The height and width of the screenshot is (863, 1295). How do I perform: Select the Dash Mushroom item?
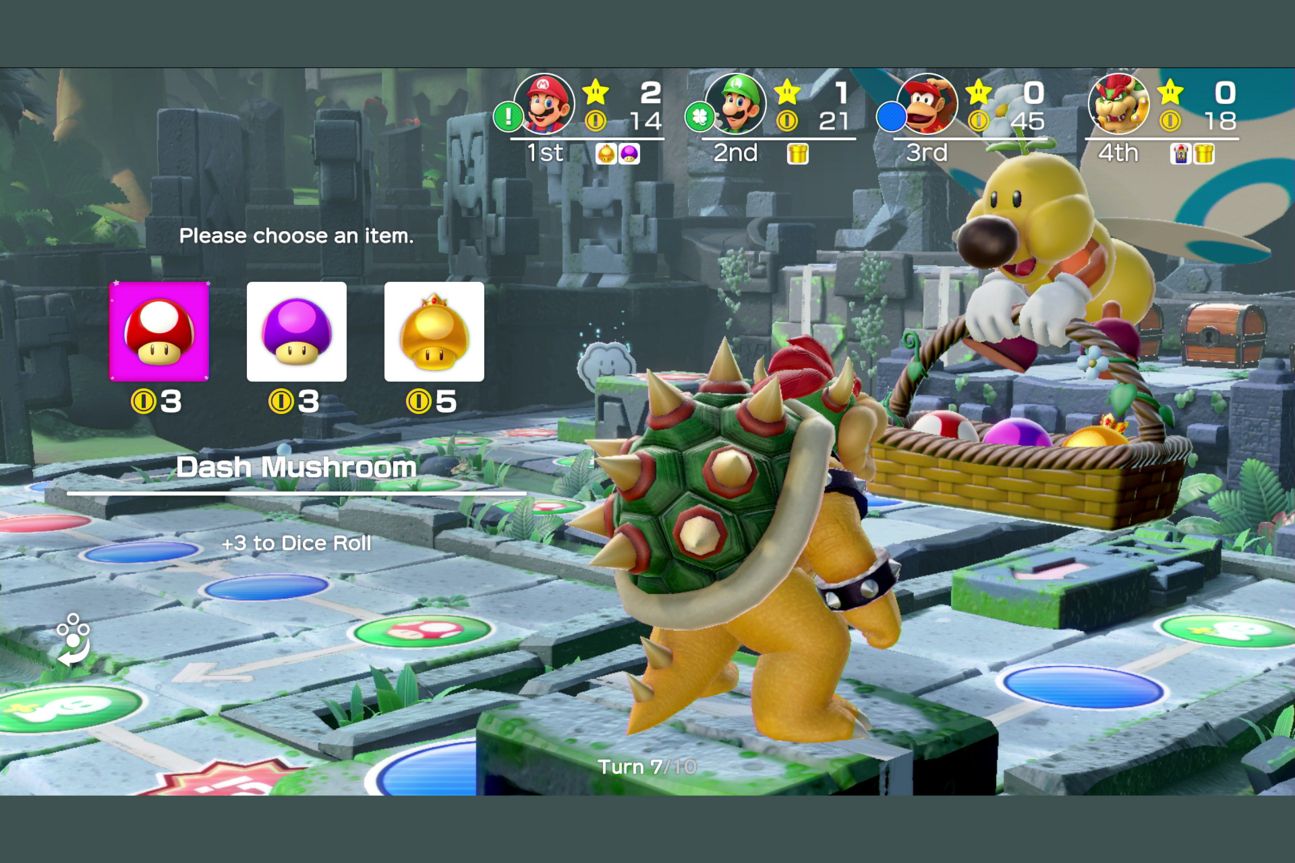pyautogui.click(x=160, y=332)
